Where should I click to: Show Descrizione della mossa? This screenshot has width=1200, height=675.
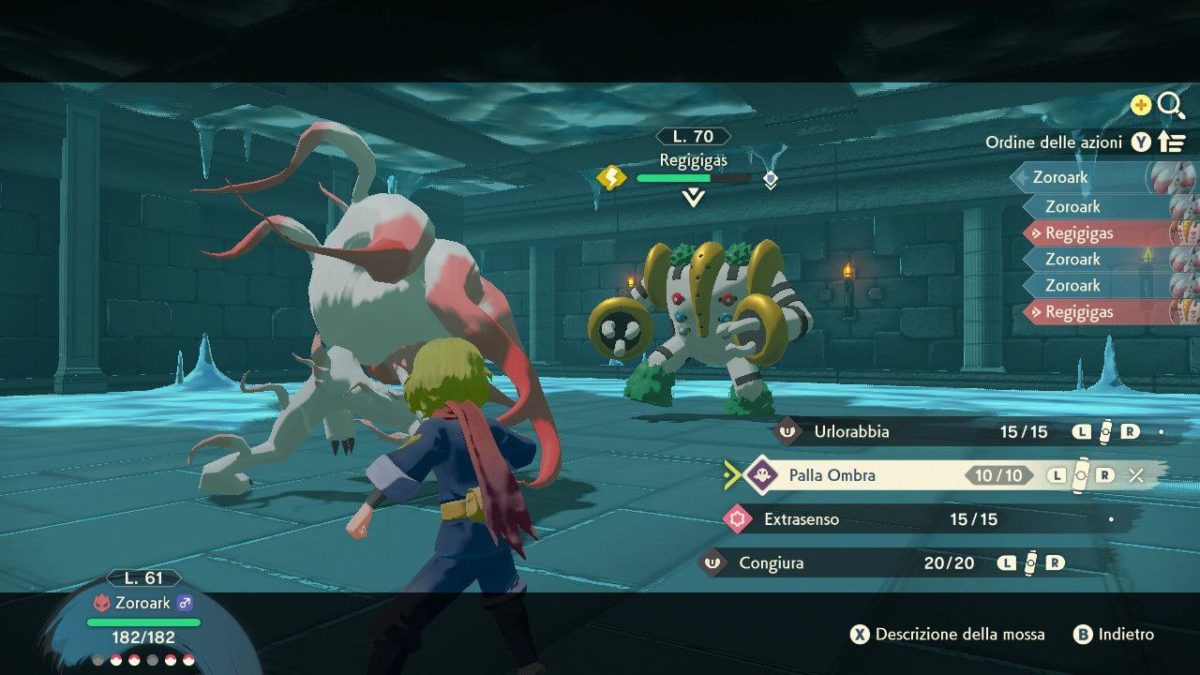(x=948, y=634)
